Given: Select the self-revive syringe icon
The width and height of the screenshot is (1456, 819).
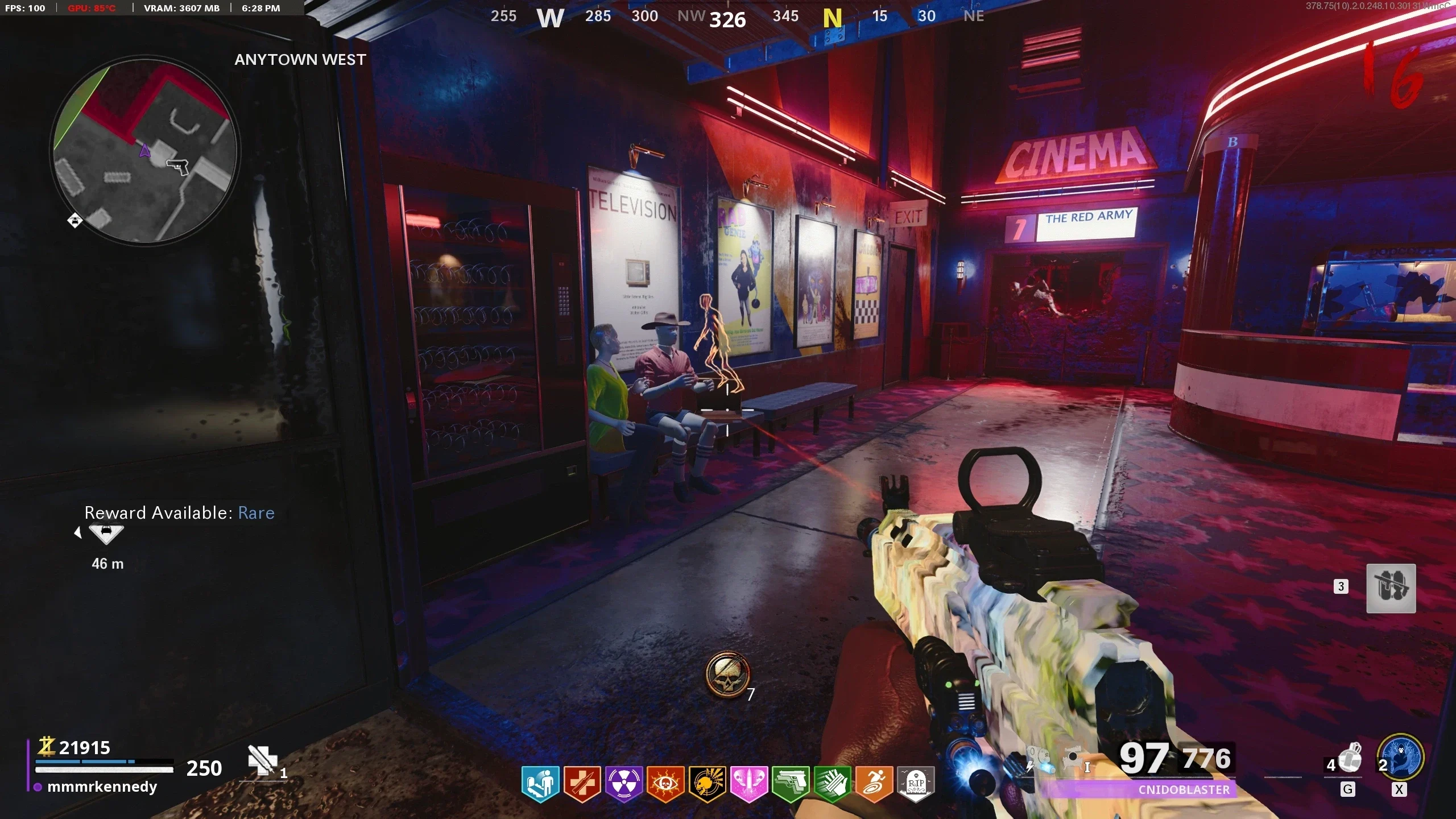Looking at the screenshot, I should click(x=262, y=760).
